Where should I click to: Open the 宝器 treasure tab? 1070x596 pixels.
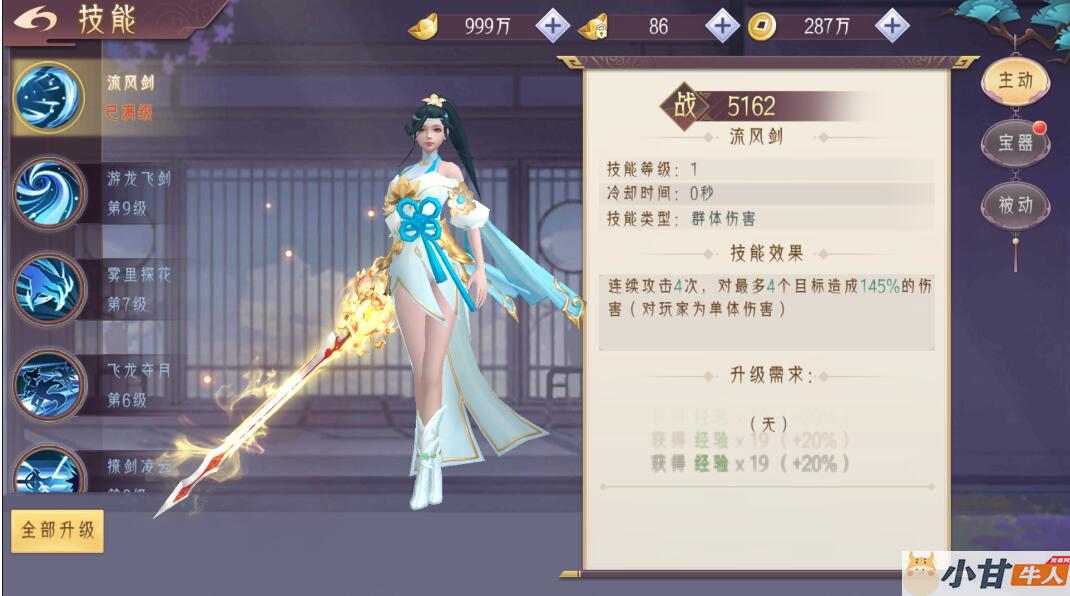(x=1015, y=143)
